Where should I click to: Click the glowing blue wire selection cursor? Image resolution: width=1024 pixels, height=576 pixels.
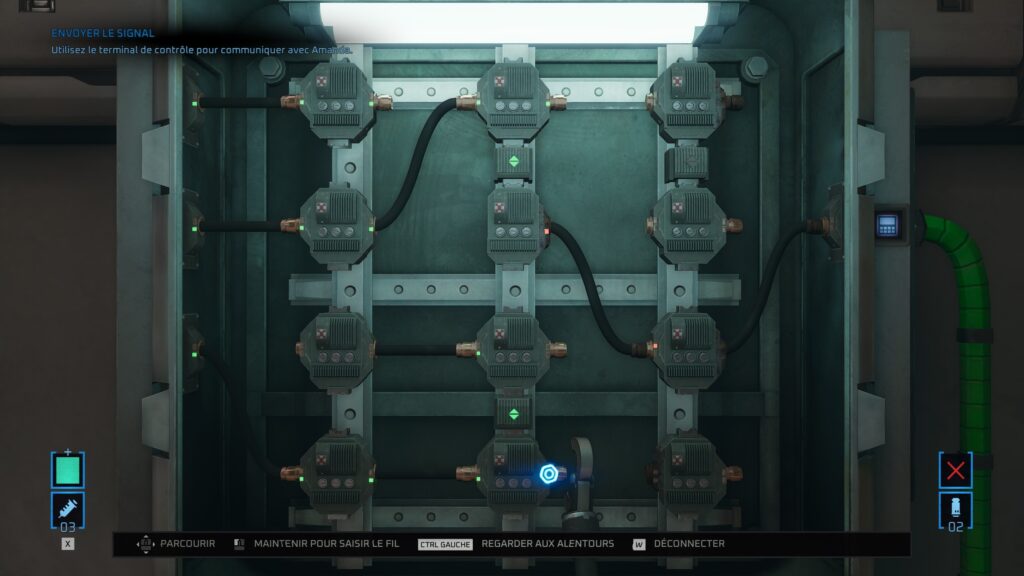pos(548,474)
